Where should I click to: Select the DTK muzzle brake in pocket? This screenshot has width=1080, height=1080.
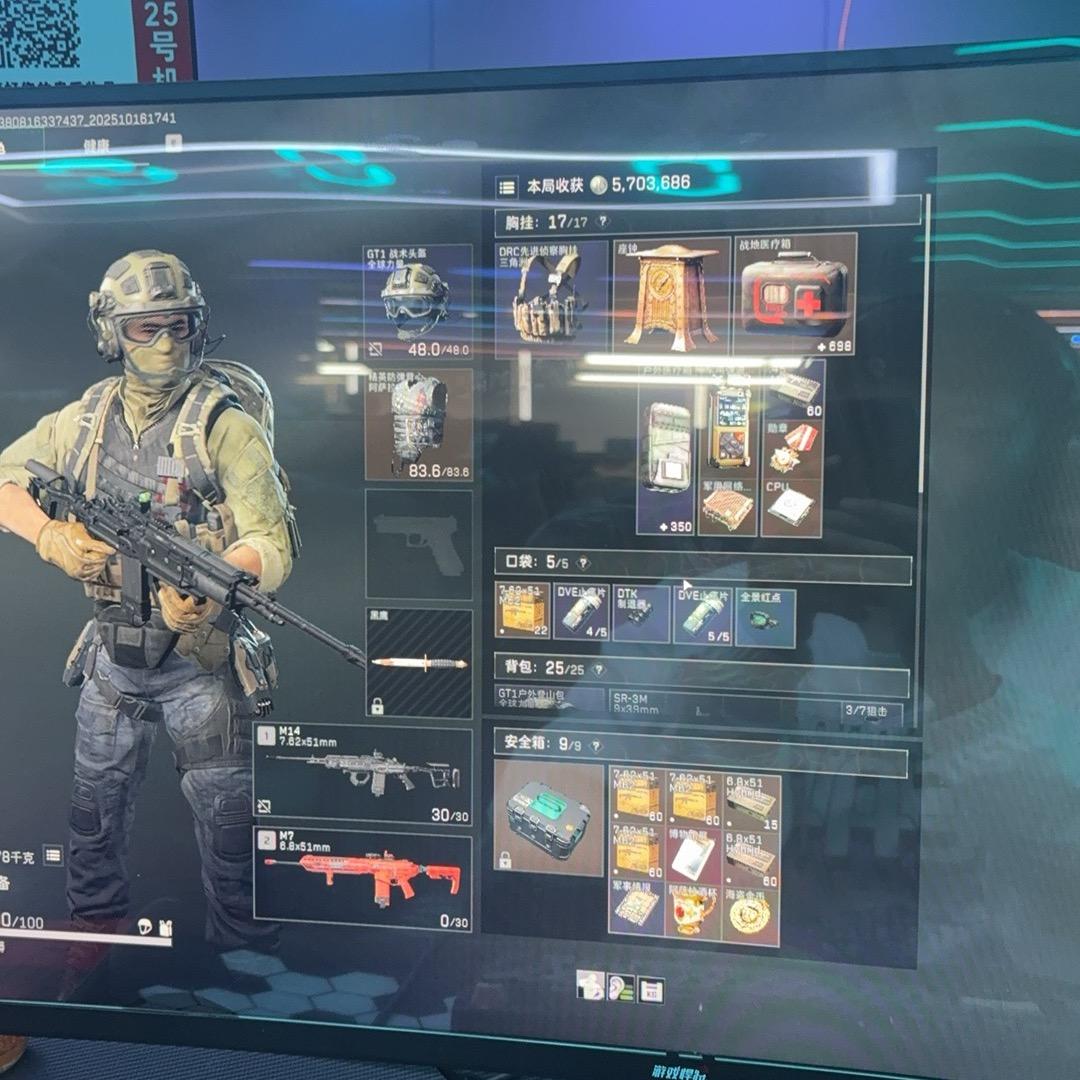pos(641,614)
